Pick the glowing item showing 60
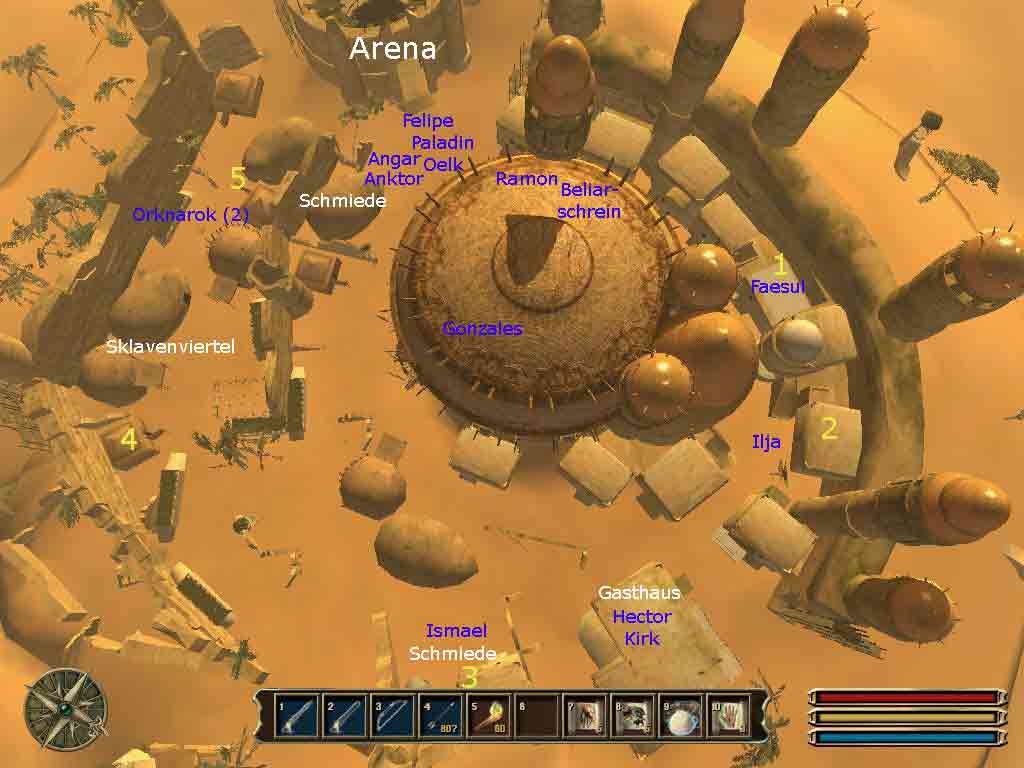The image size is (1024, 768). point(488,716)
